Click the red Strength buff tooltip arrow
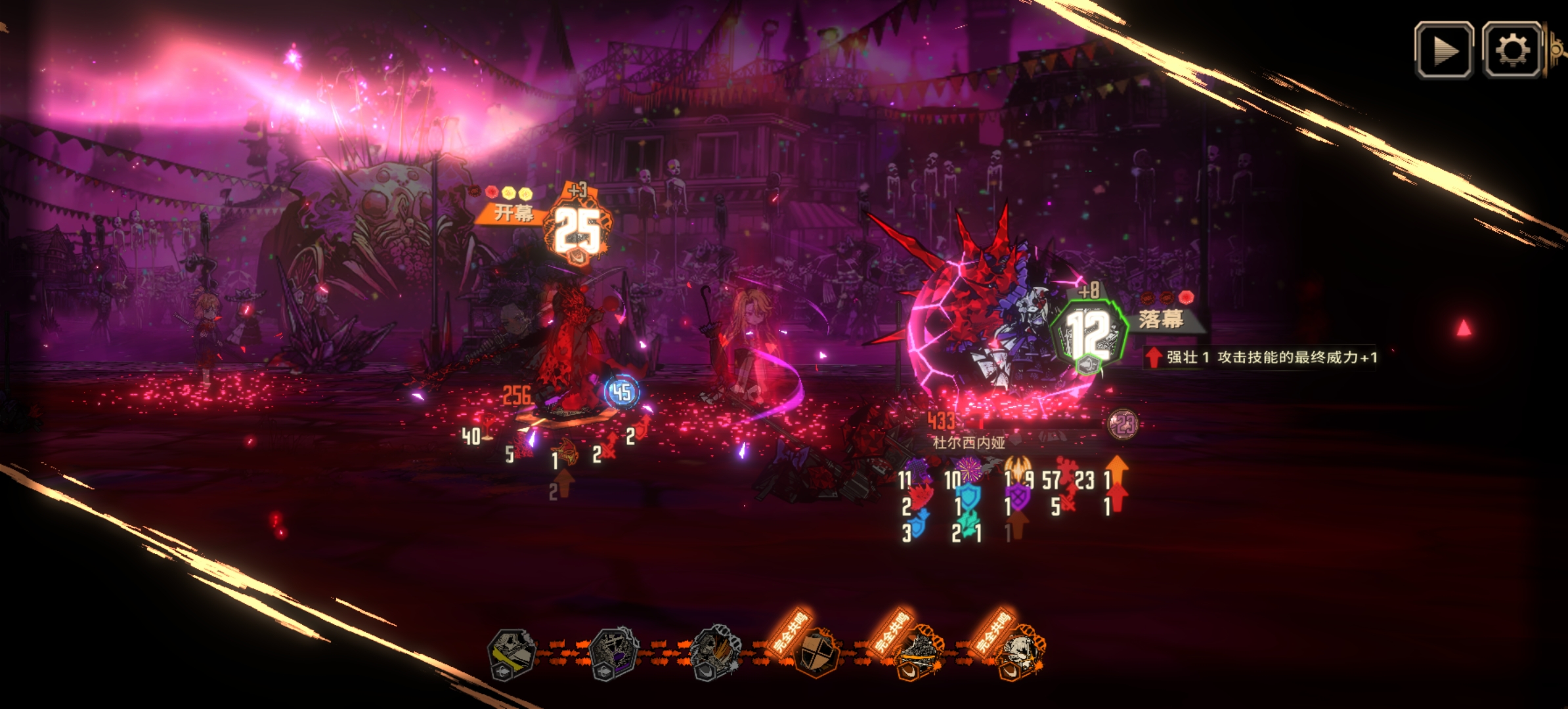The image size is (1568, 709). click(1153, 357)
